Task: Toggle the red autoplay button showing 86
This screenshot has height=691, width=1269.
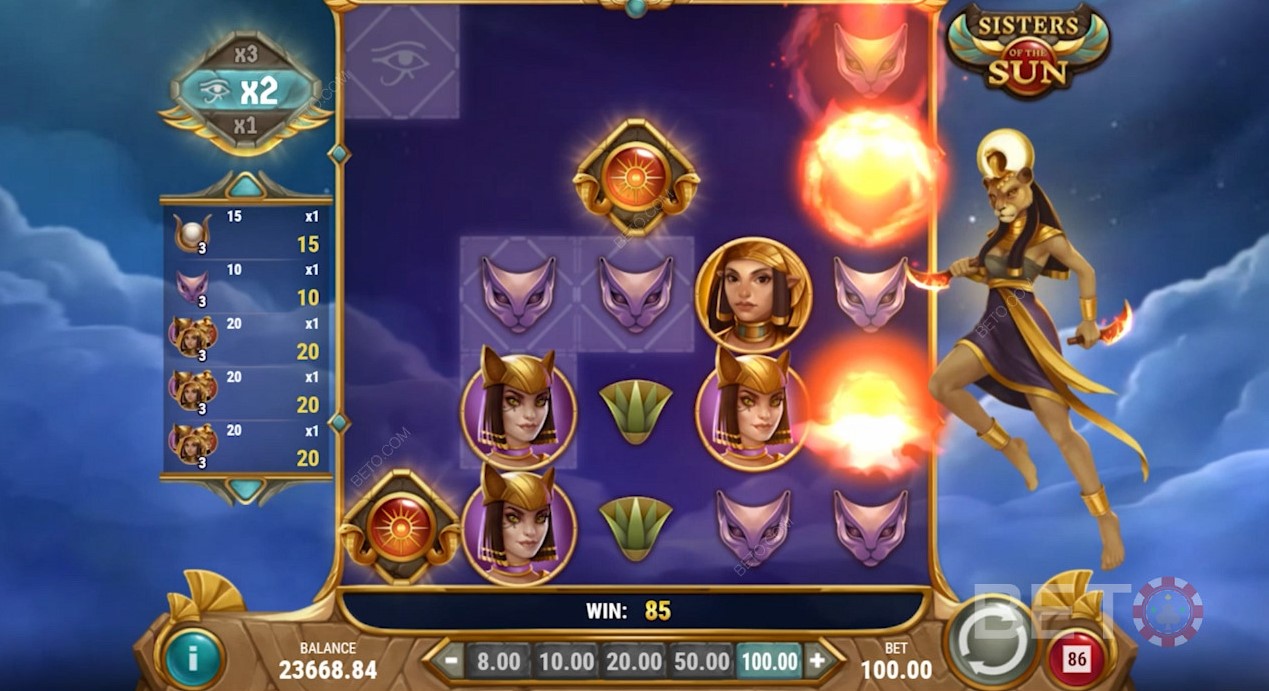Action: [x=1077, y=660]
